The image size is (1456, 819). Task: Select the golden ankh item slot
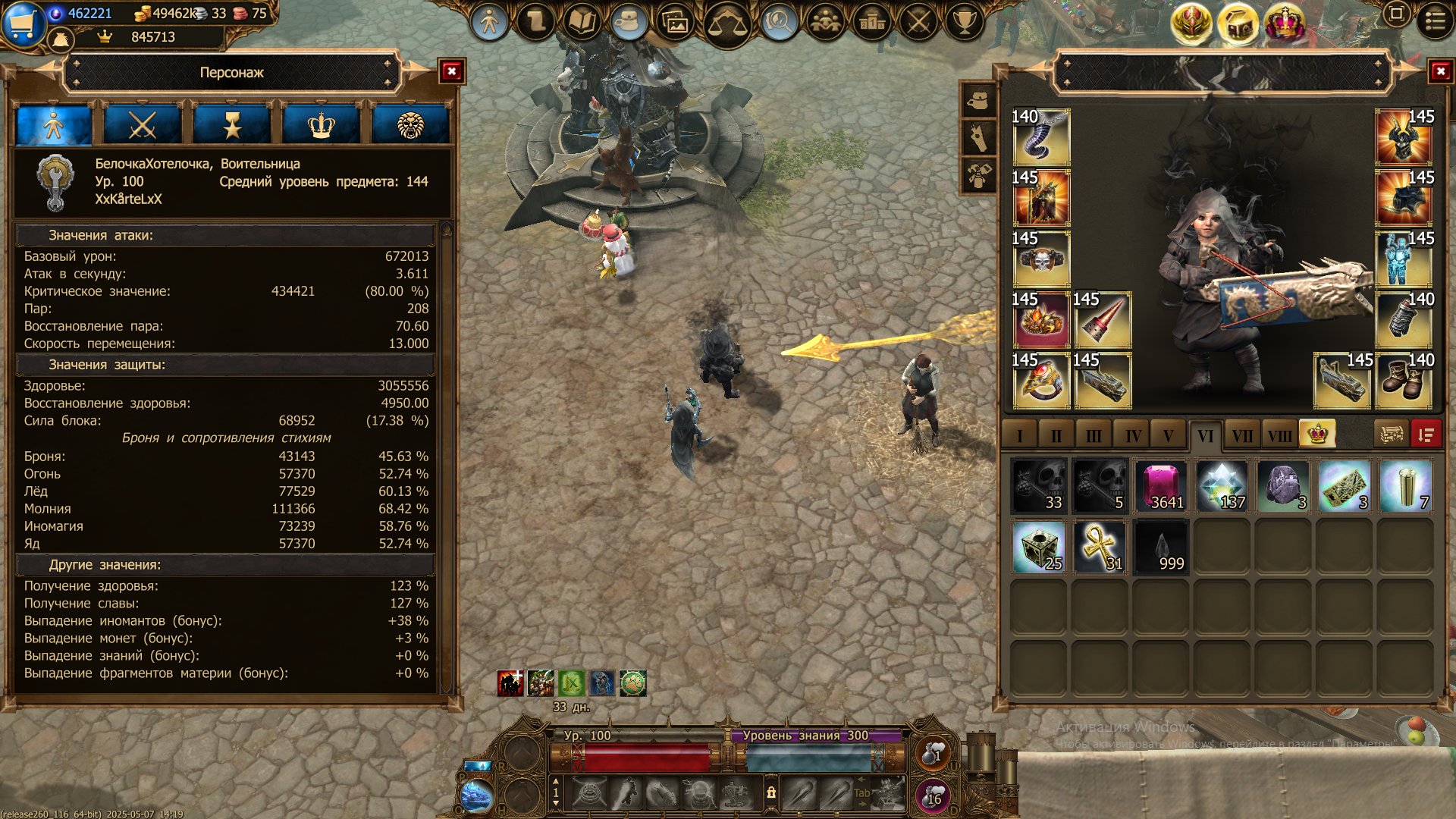click(x=1100, y=547)
